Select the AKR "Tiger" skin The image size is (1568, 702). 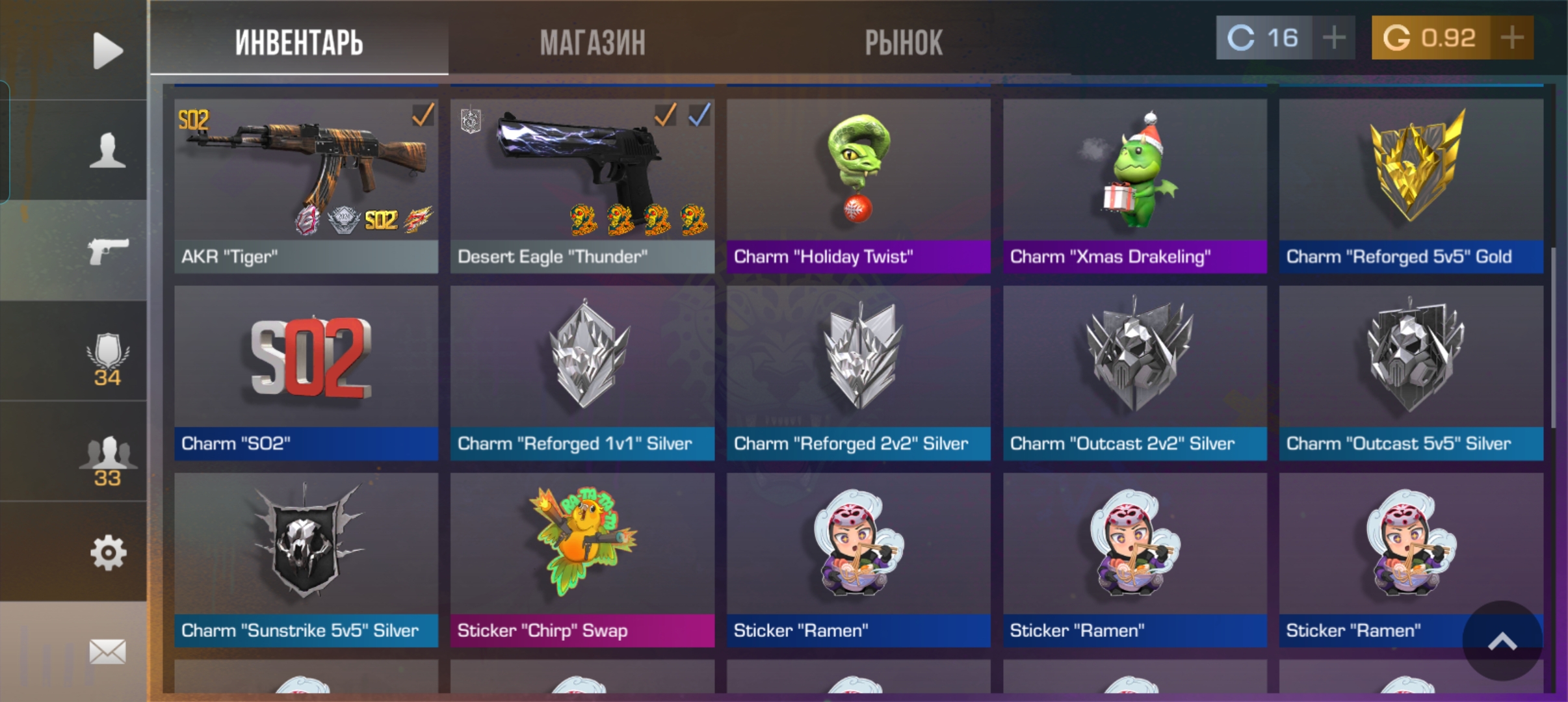pos(306,185)
